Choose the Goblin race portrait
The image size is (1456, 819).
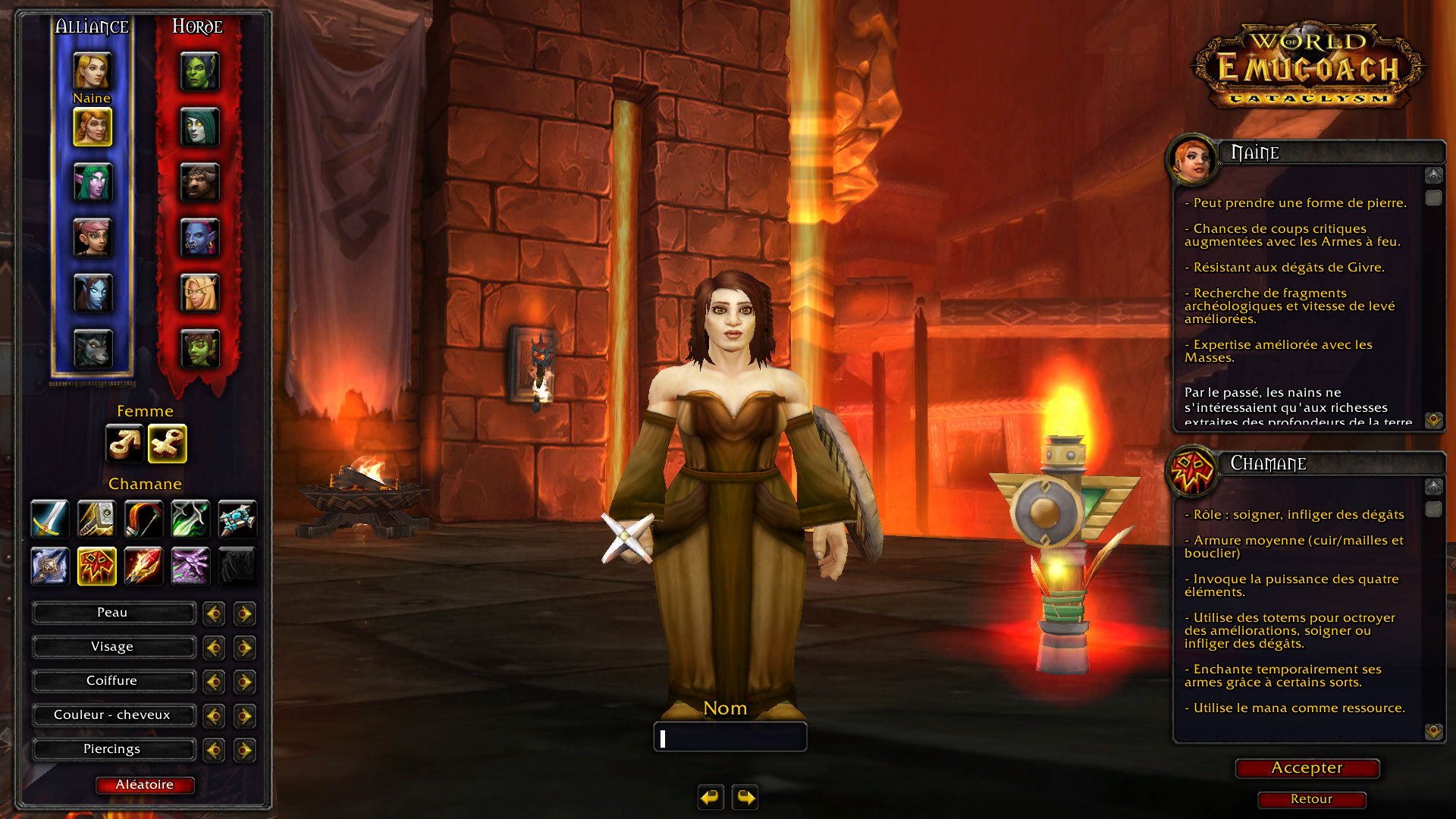pyautogui.click(x=199, y=350)
